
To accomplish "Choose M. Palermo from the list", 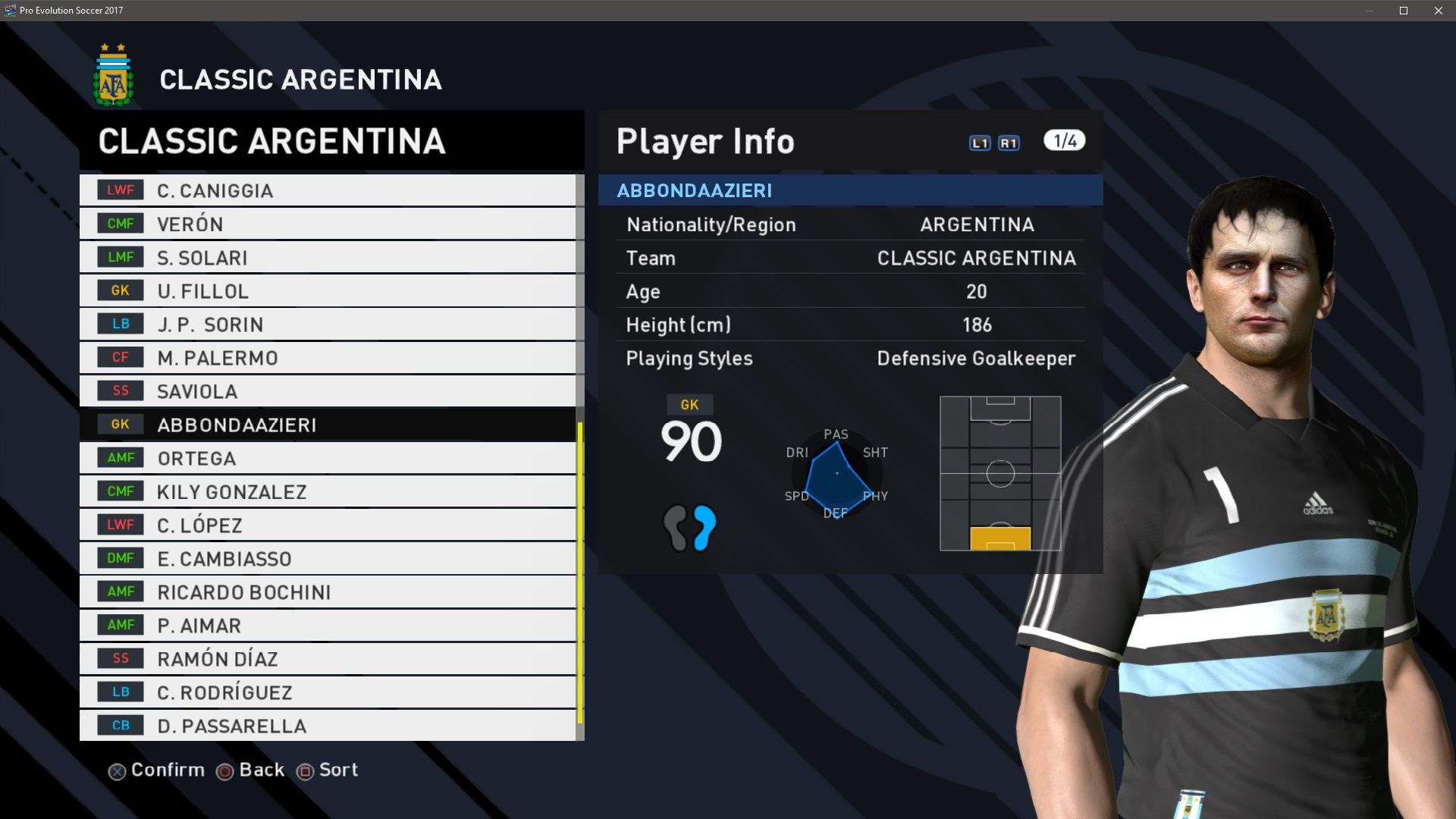I will (x=328, y=358).
